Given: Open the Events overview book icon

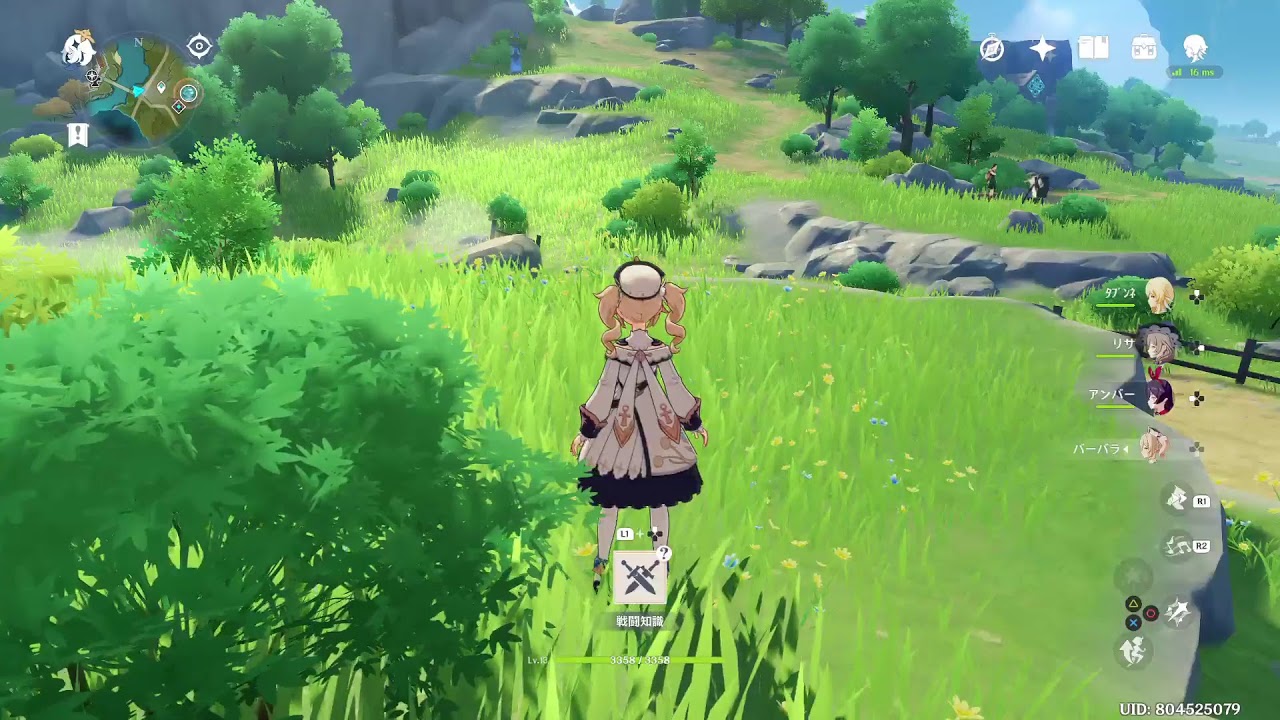Looking at the screenshot, I should pos(1093,46).
